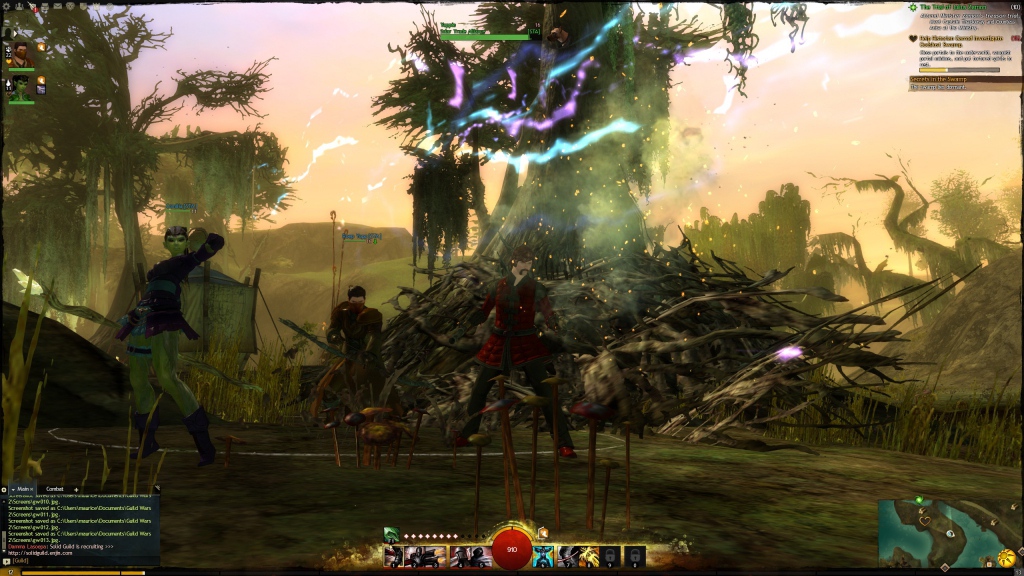
Task: Click the locked elite skill slot
Action: click(x=635, y=556)
